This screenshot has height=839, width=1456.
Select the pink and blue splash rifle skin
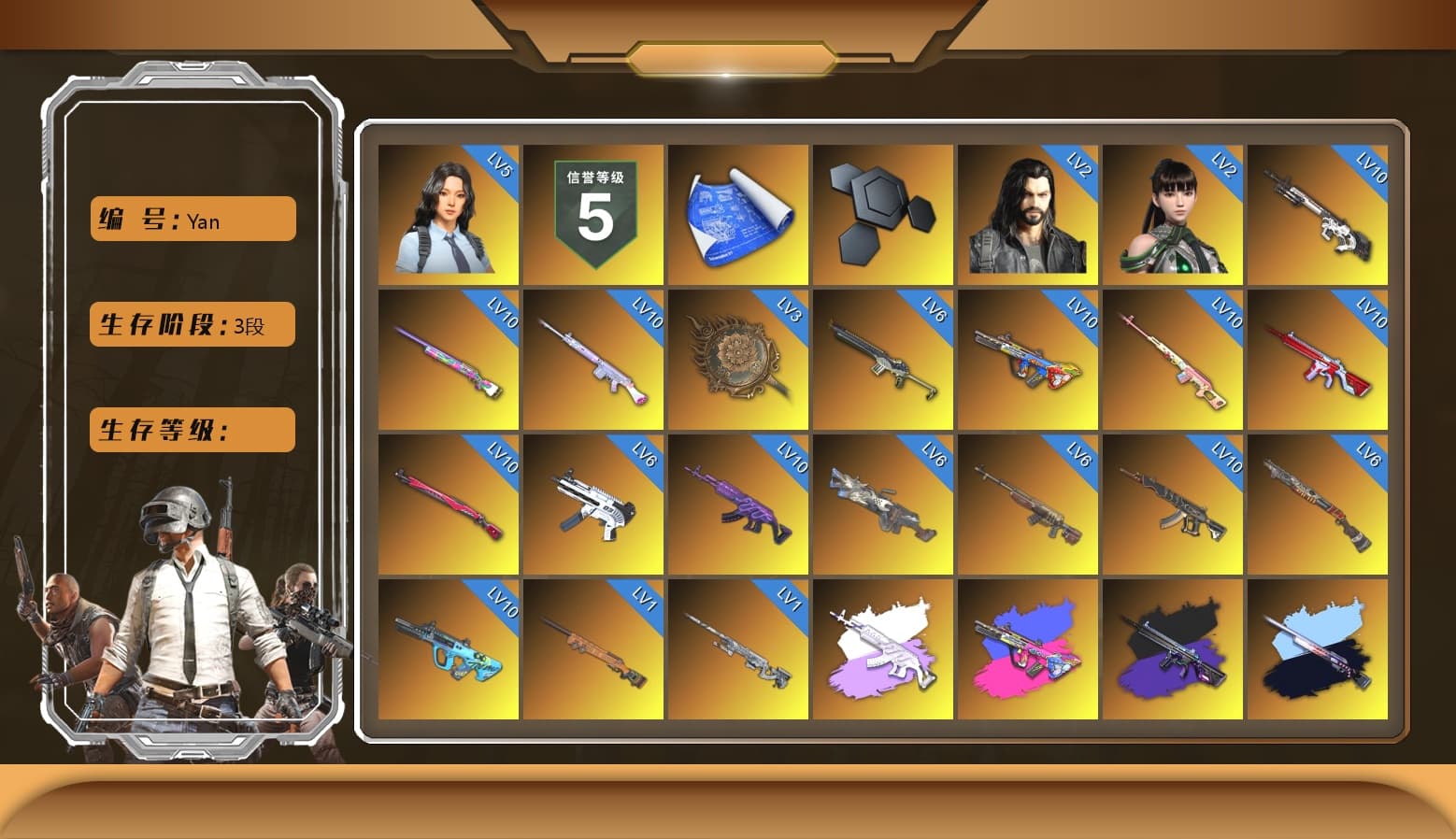[x=1028, y=647]
